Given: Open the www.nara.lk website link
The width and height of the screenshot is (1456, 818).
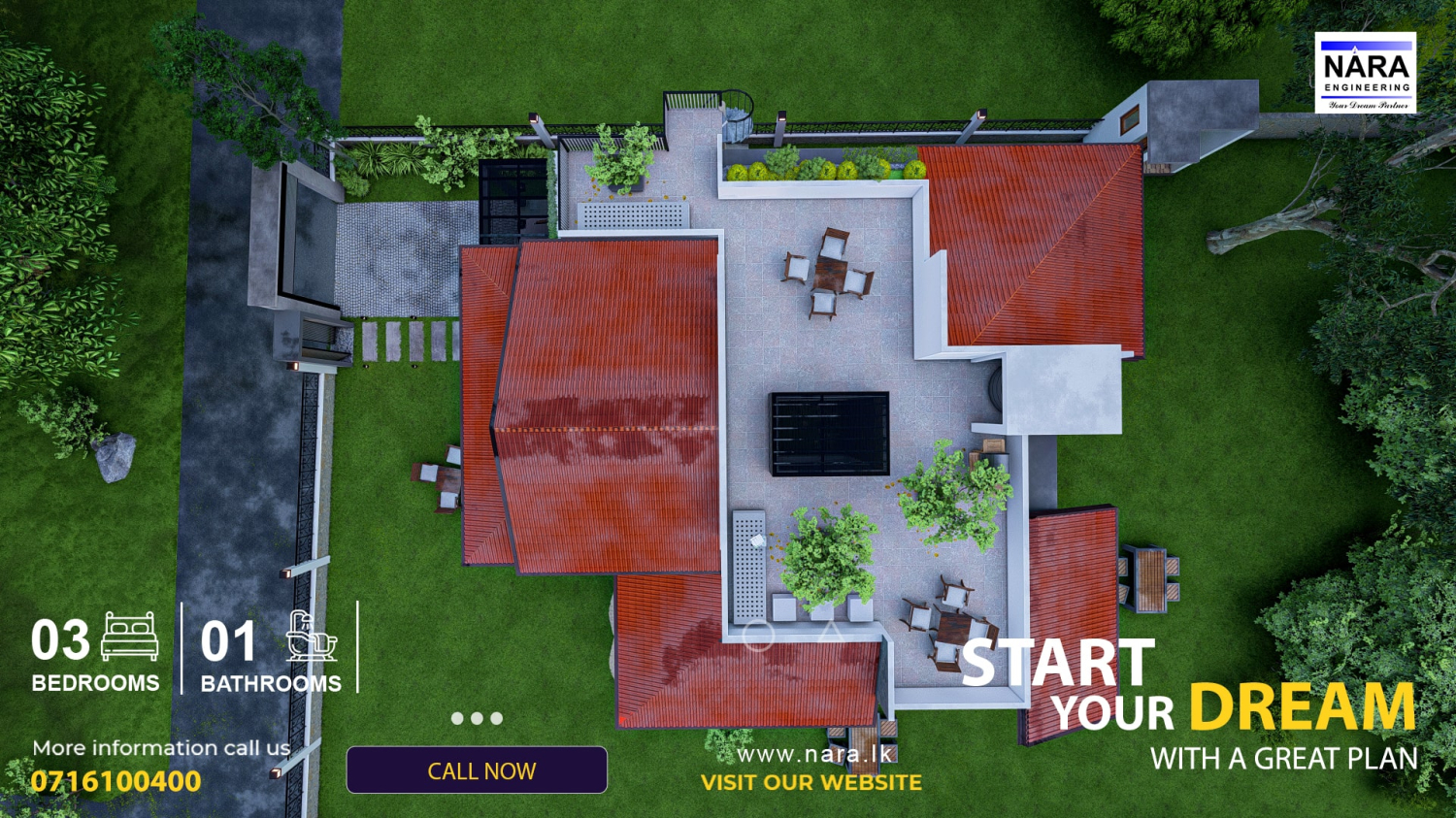Looking at the screenshot, I should pyautogui.click(x=813, y=754).
